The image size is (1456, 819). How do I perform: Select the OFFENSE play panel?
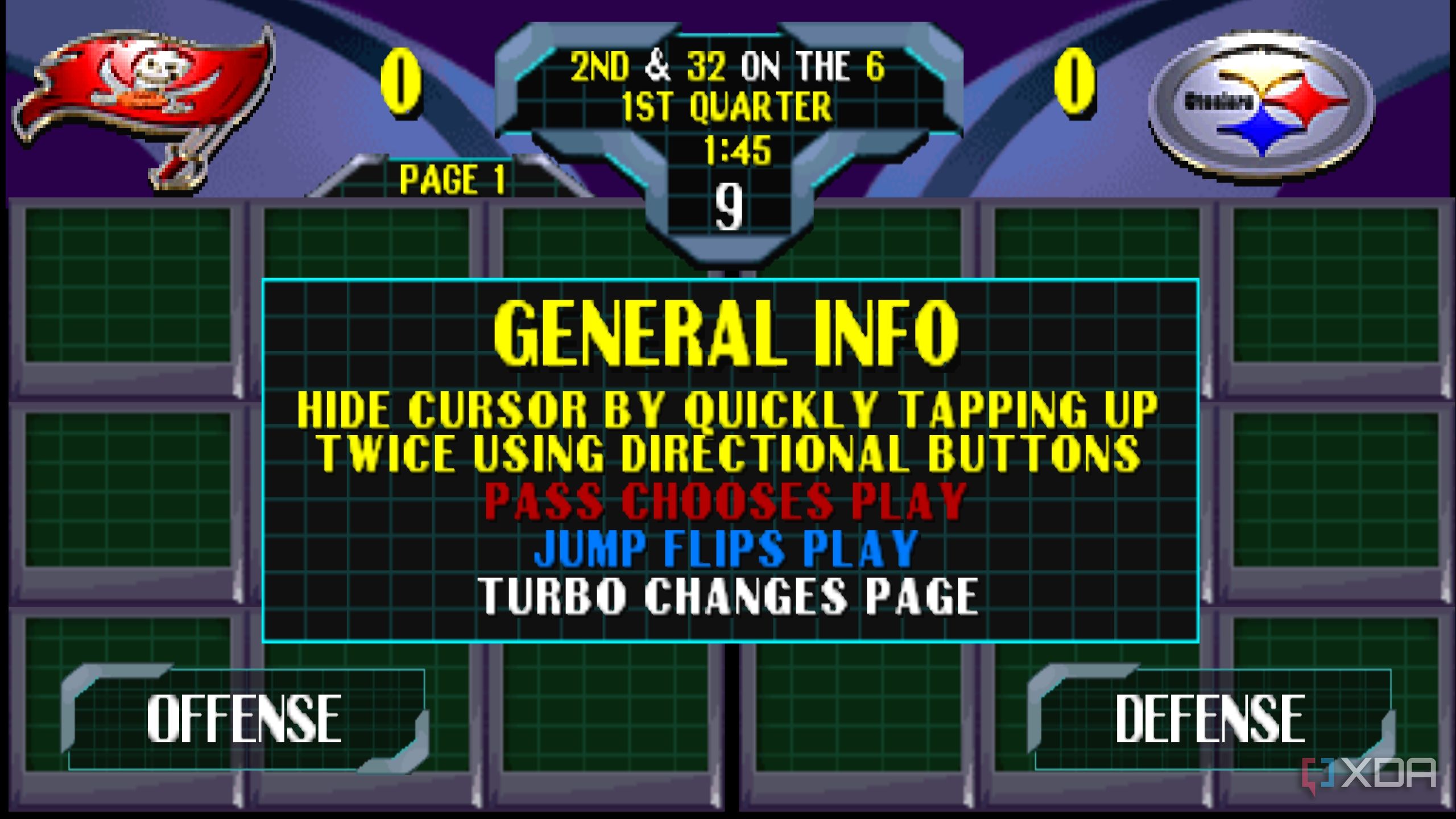(x=245, y=719)
